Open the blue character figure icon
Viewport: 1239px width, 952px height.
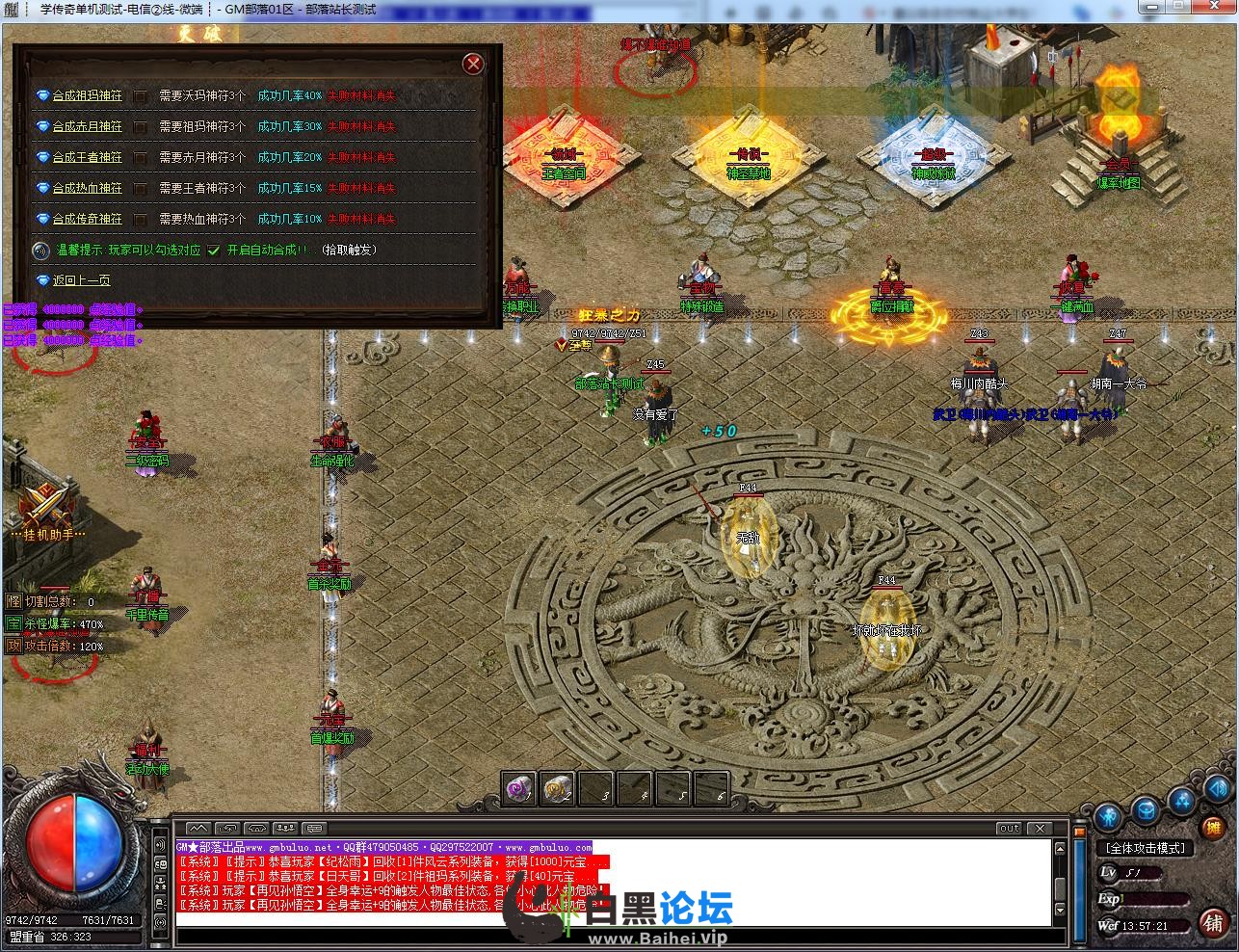(x=1109, y=817)
